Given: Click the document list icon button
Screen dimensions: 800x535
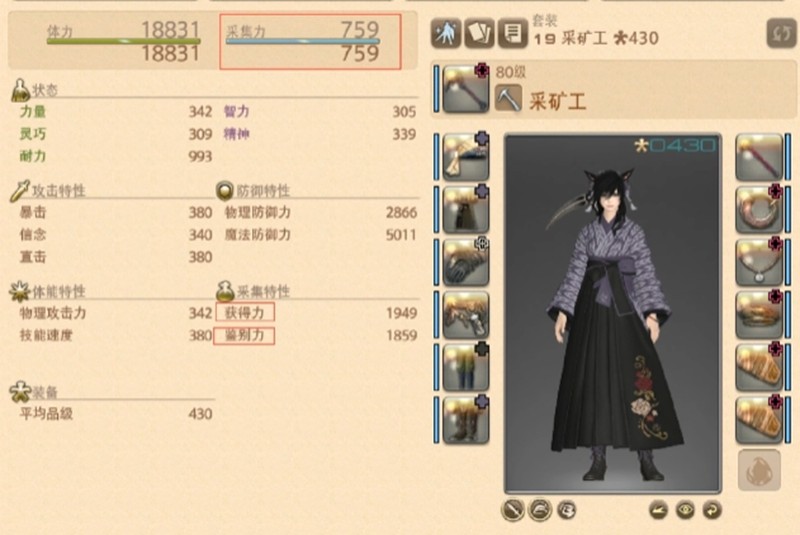Looking at the screenshot, I should coord(514,33).
